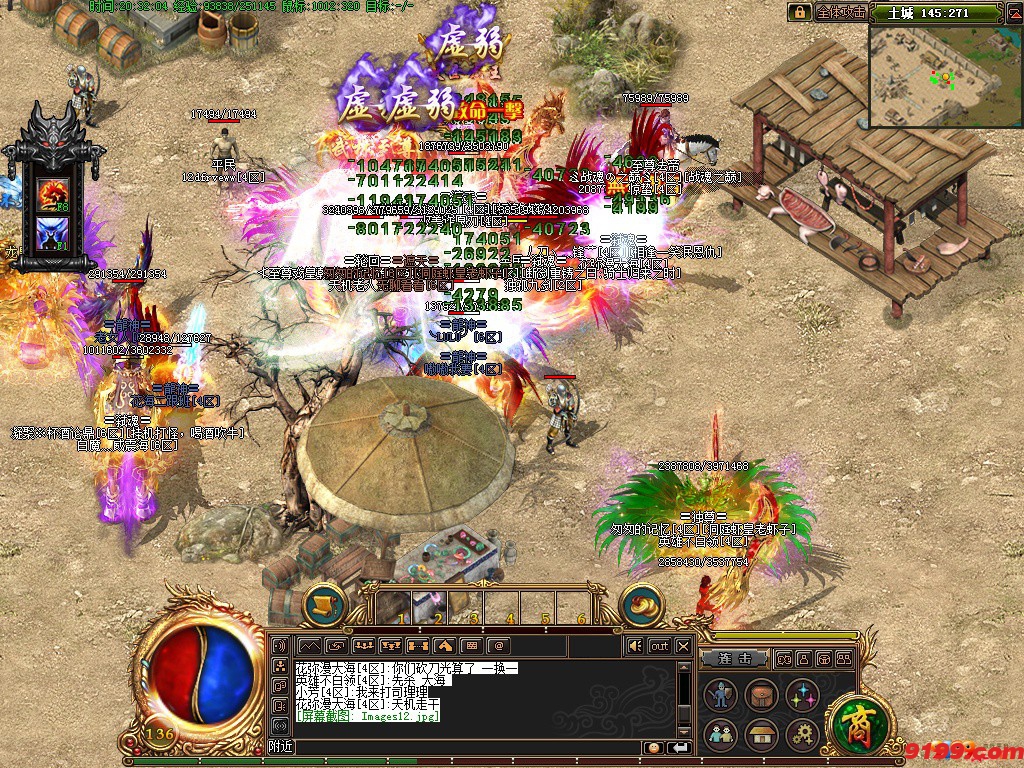Activate the 连击 combo button
This screenshot has height=768, width=1024.
[x=733, y=659]
